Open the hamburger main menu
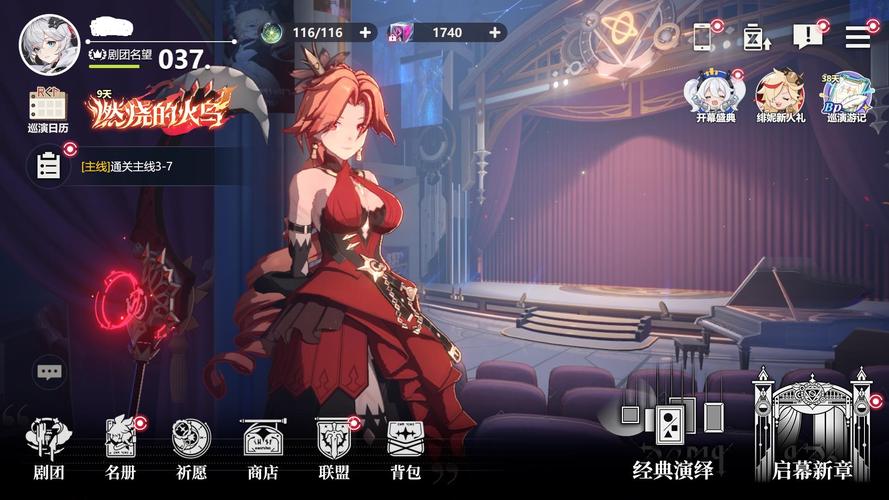This screenshot has height=500, width=889. click(x=858, y=37)
